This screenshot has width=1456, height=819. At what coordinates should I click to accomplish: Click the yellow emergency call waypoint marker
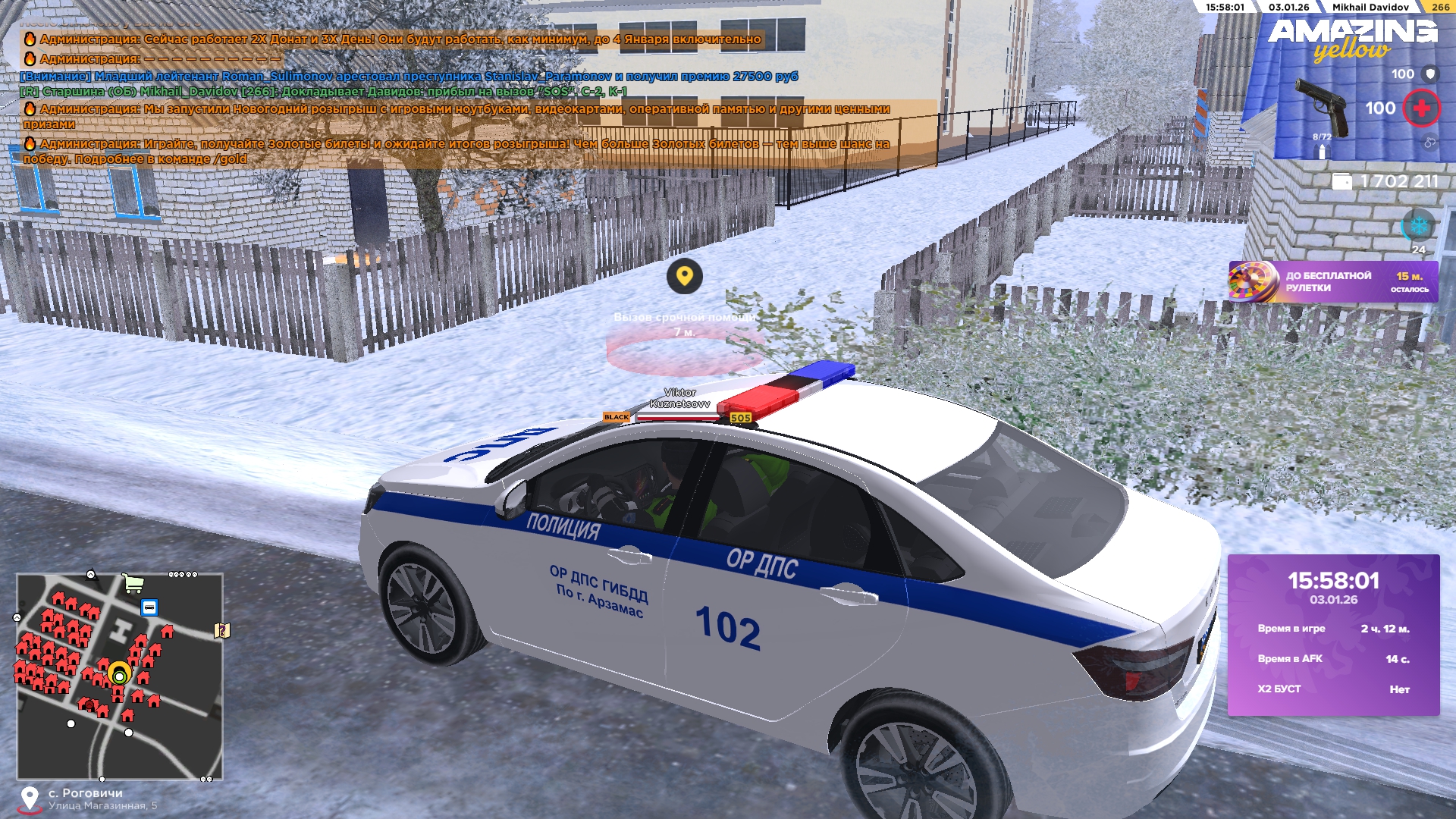click(x=684, y=277)
